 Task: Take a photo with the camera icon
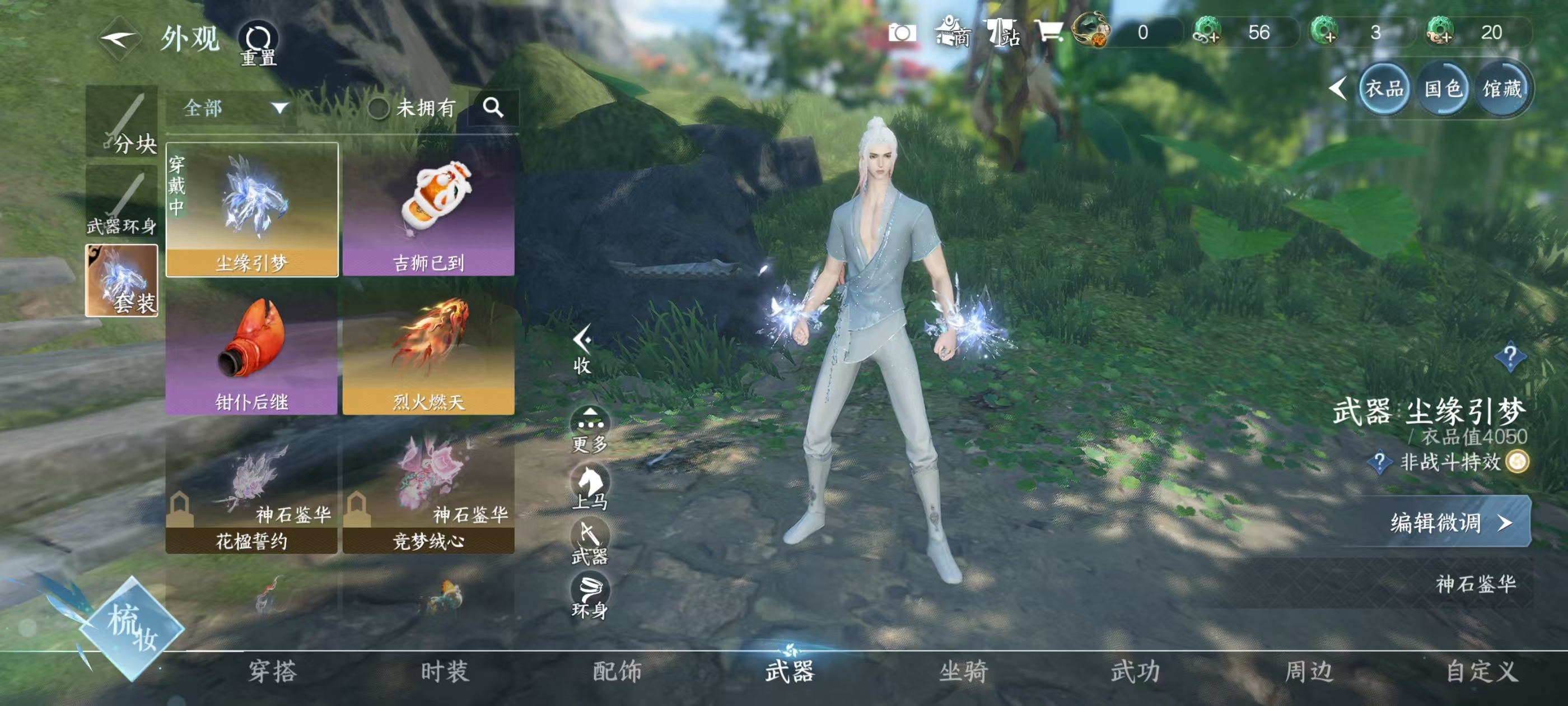[902, 32]
